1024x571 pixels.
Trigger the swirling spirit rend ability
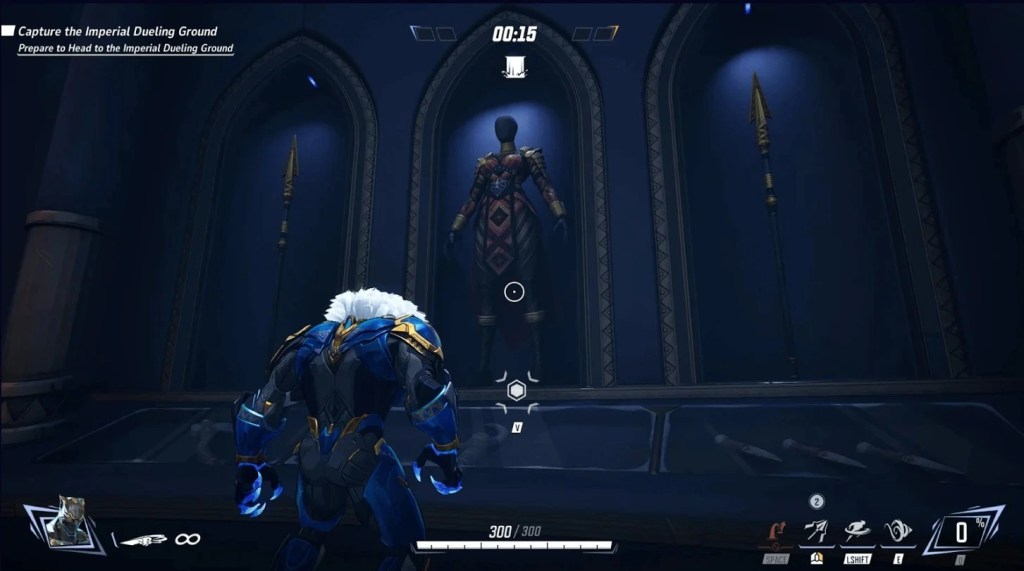click(896, 532)
